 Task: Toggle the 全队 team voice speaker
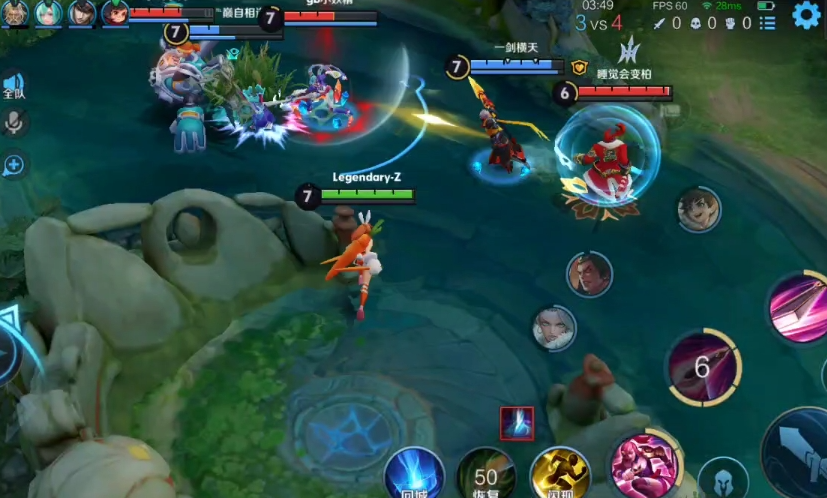[13, 85]
